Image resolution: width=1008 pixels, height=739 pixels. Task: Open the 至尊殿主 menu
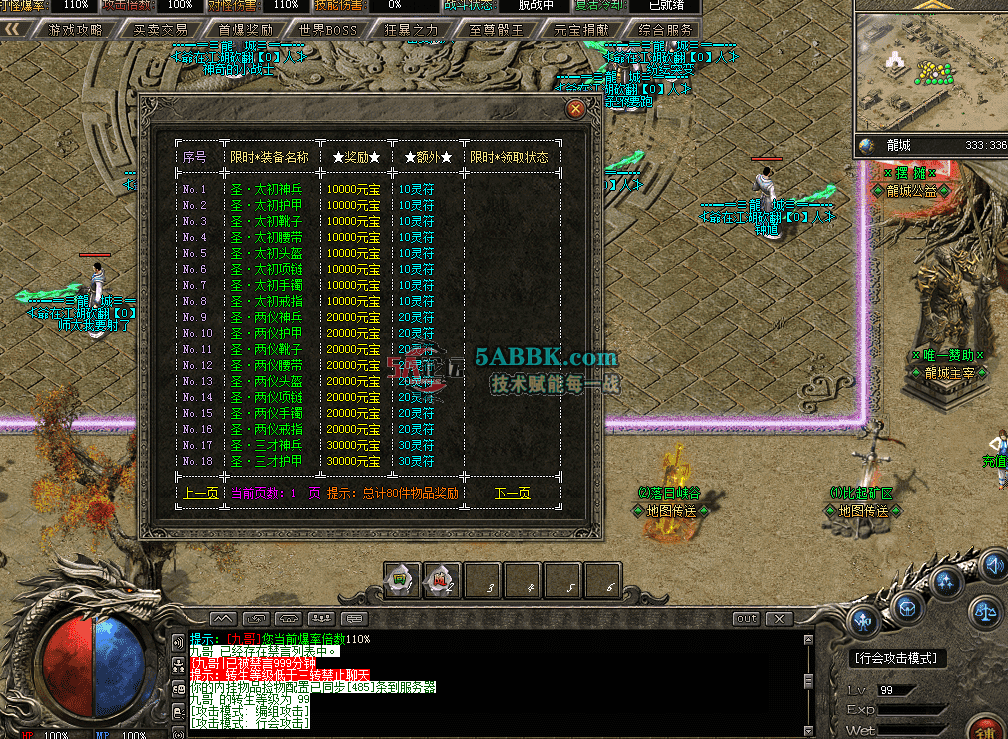pos(496,30)
